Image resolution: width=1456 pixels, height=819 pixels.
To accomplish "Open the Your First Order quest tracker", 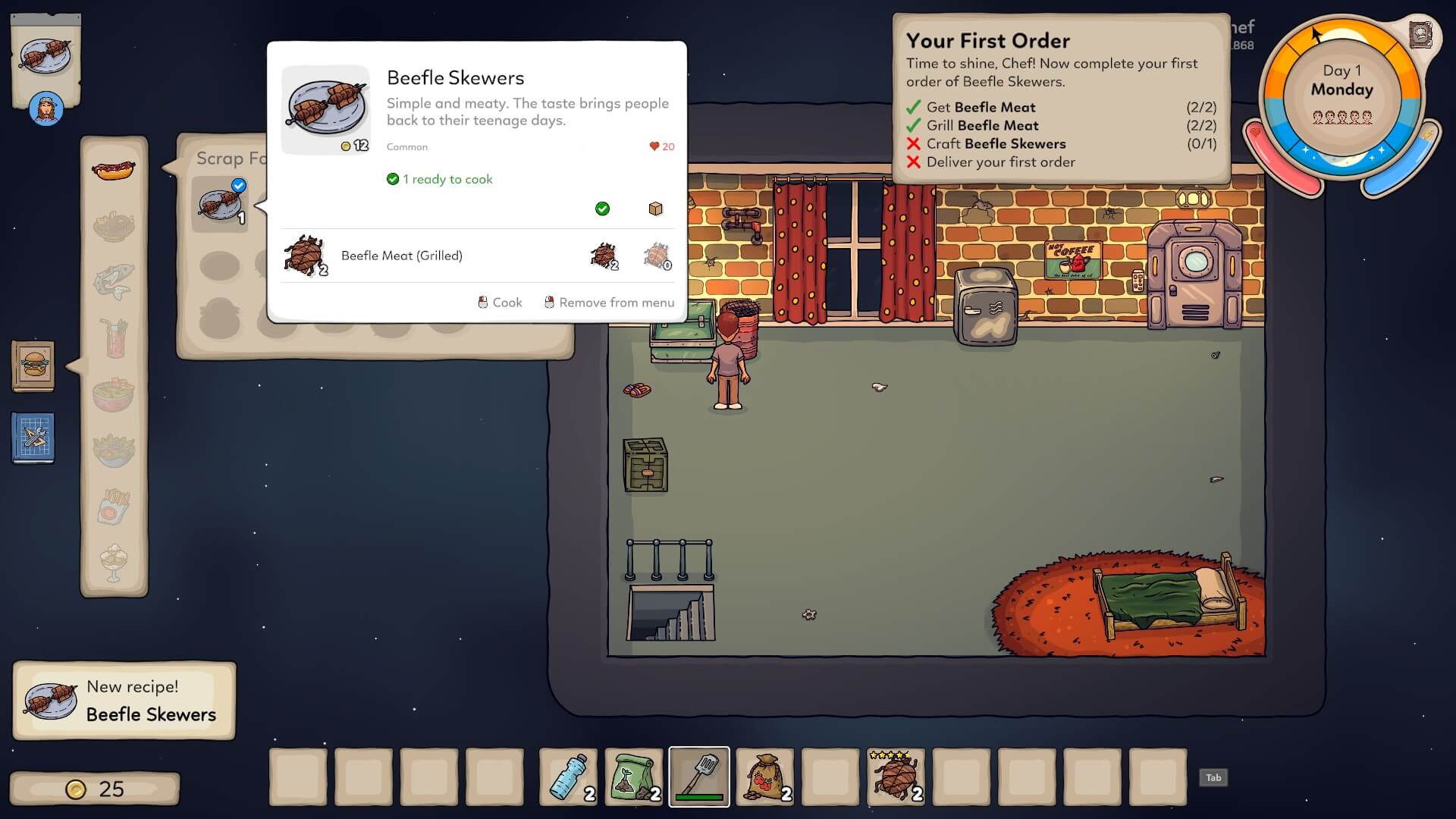I will tap(1060, 99).
